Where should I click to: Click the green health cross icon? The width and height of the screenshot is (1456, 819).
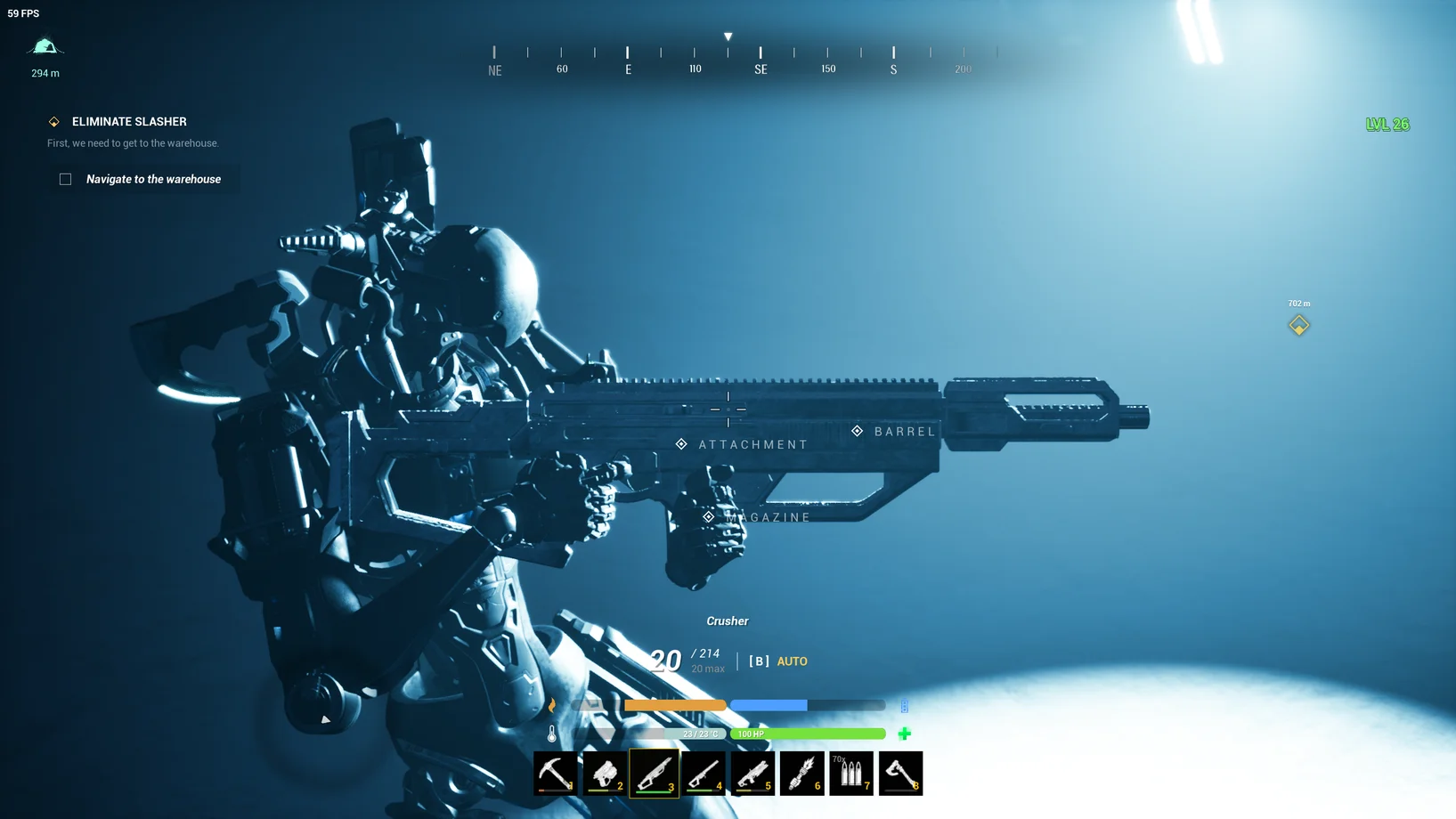point(905,734)
